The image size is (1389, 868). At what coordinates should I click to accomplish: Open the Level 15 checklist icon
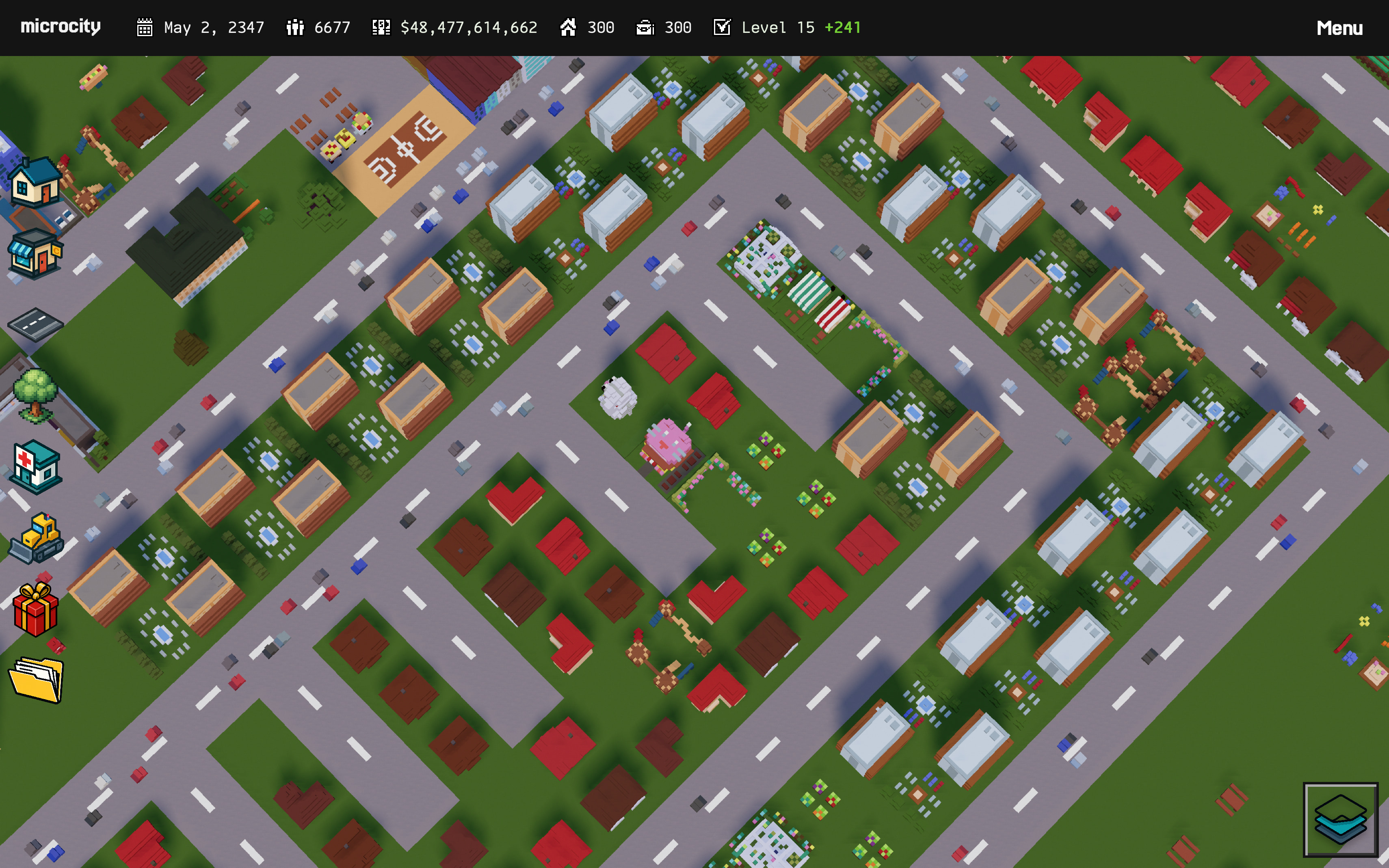[722, 27]
